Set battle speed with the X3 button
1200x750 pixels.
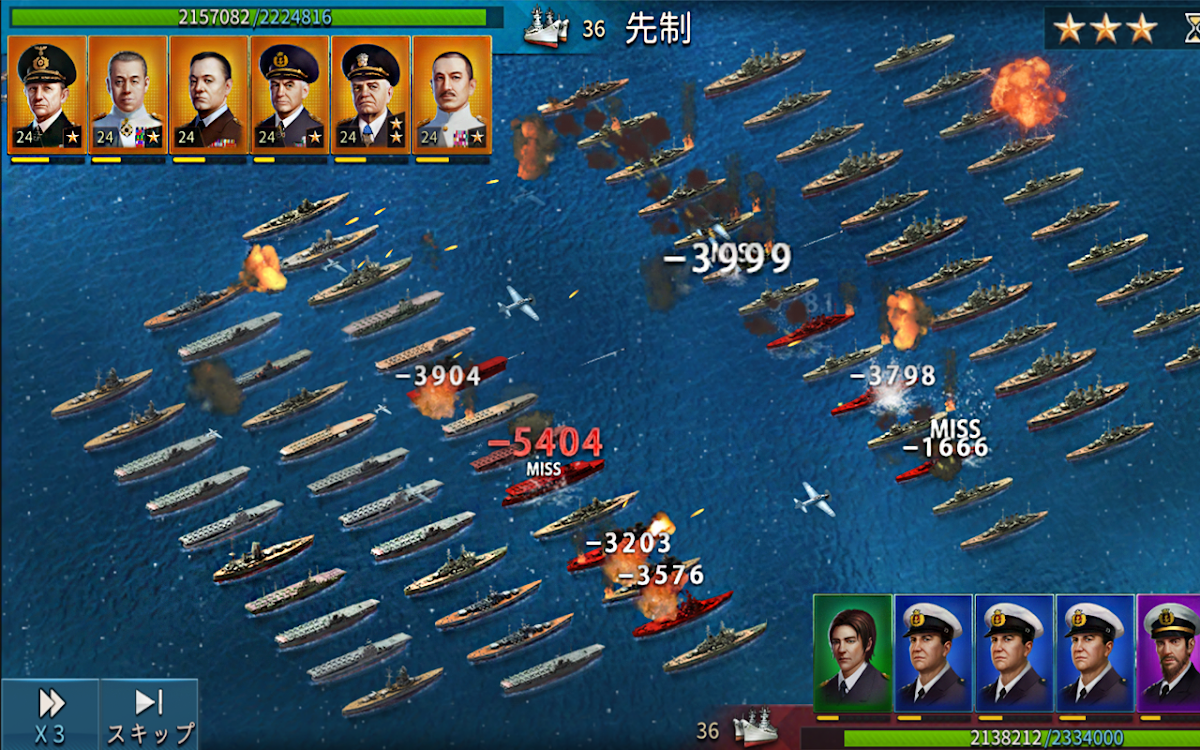click(x=49, y=714)
